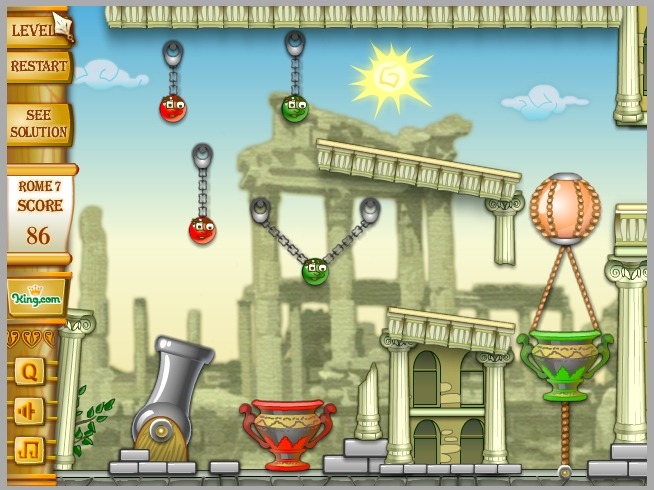Toggle sound effects with the speaker icon
The width and height of the screenshot is (654, 490).
28,411
